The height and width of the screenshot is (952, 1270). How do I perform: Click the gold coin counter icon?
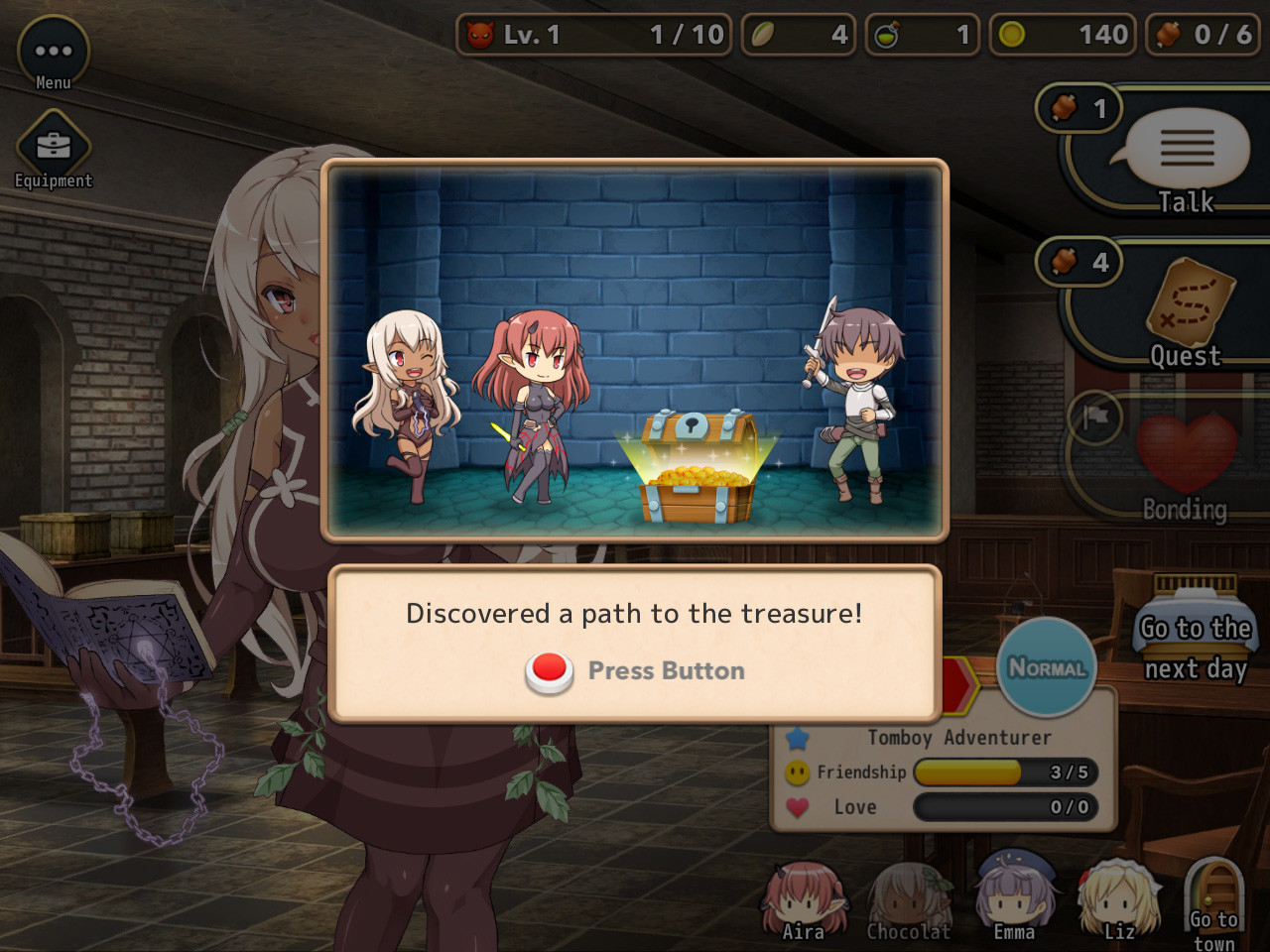pos(1010,34)
